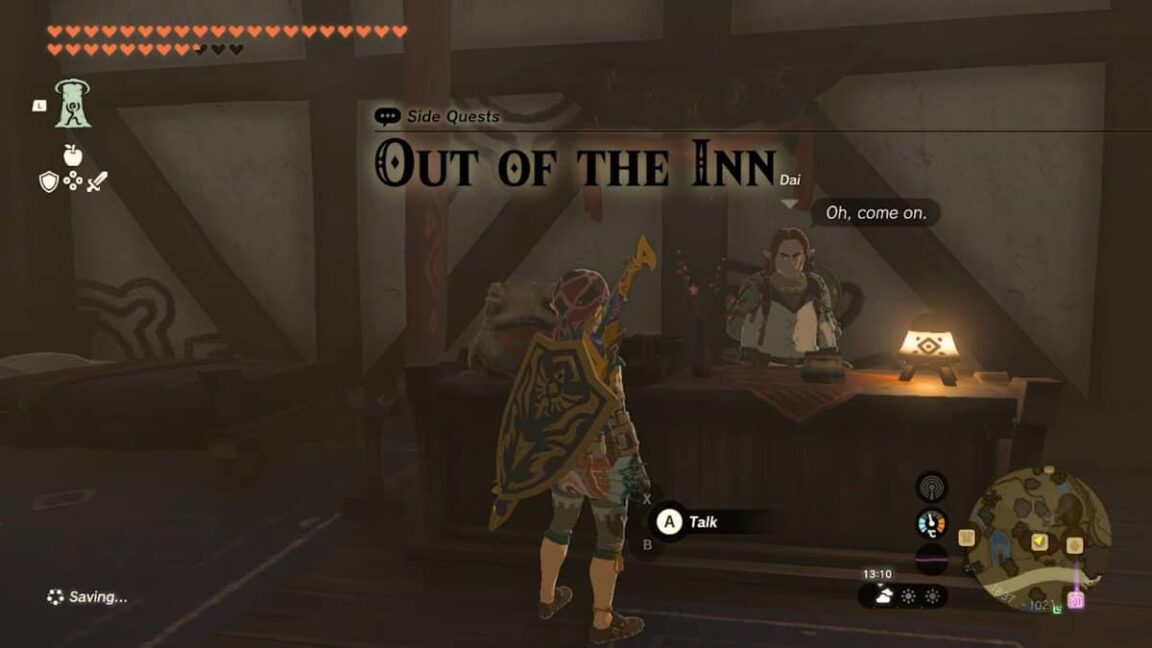Choose the shield quick-select icon

48,182
